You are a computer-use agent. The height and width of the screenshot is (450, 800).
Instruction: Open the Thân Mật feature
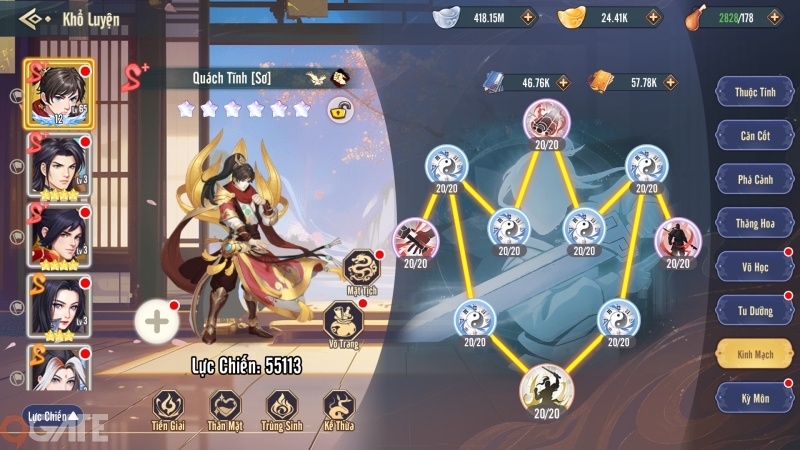click(225, 407)
